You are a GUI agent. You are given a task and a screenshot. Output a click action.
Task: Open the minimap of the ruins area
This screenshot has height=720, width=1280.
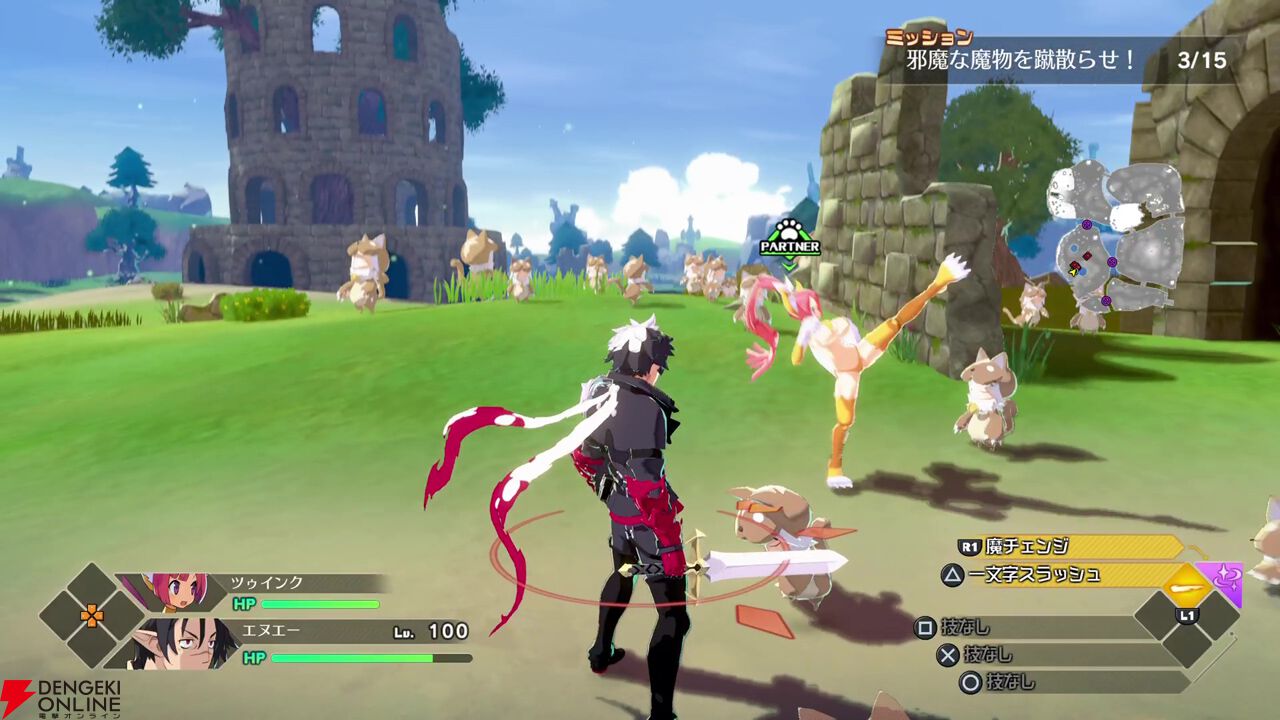pyautogui.click(x=1115, y=237)
